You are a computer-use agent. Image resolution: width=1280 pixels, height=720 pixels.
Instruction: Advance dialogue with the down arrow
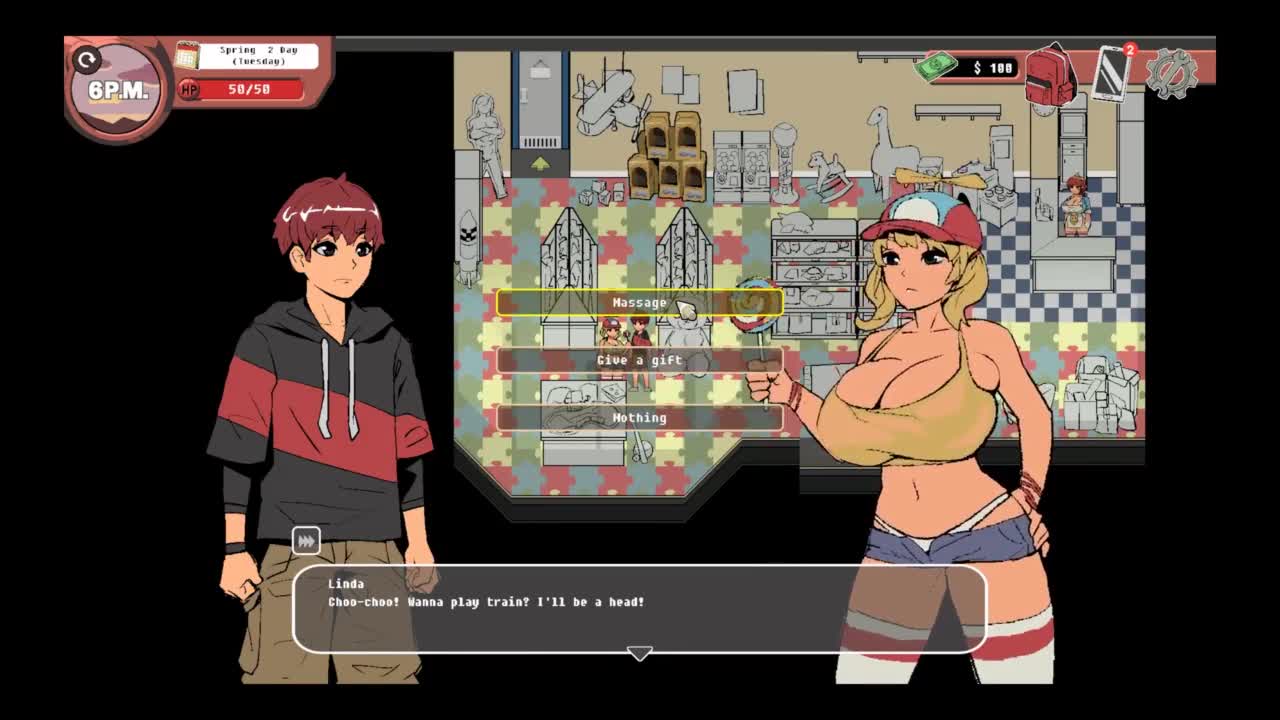pos(639,653)
